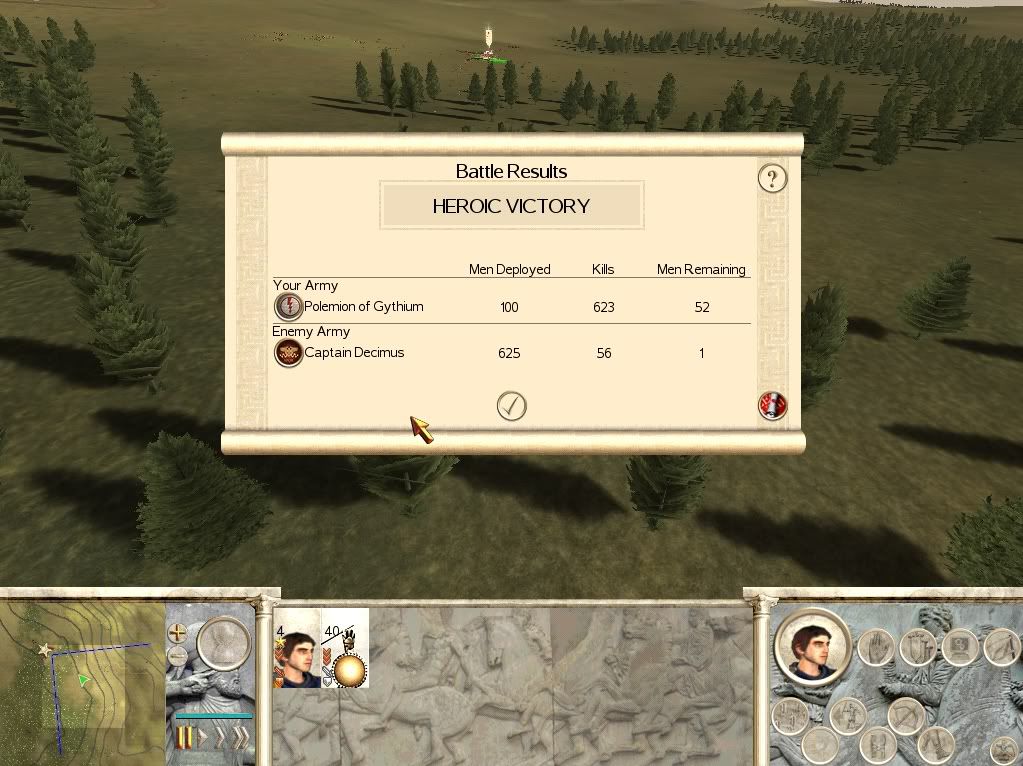The image size is (1023, 766).
Task: Pause the battle speed
Action: coord(184,739)
